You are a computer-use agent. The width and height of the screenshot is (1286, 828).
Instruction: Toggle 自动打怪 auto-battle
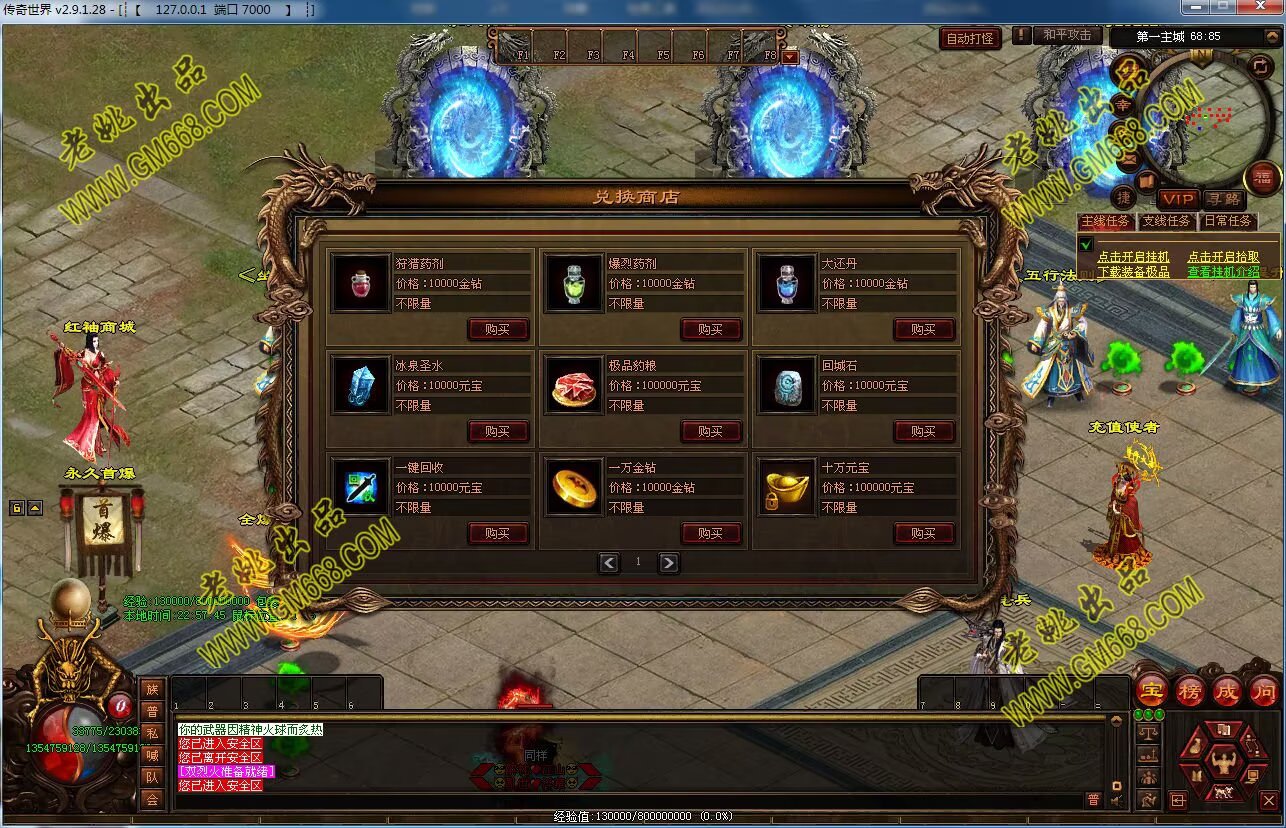[970, 38]
